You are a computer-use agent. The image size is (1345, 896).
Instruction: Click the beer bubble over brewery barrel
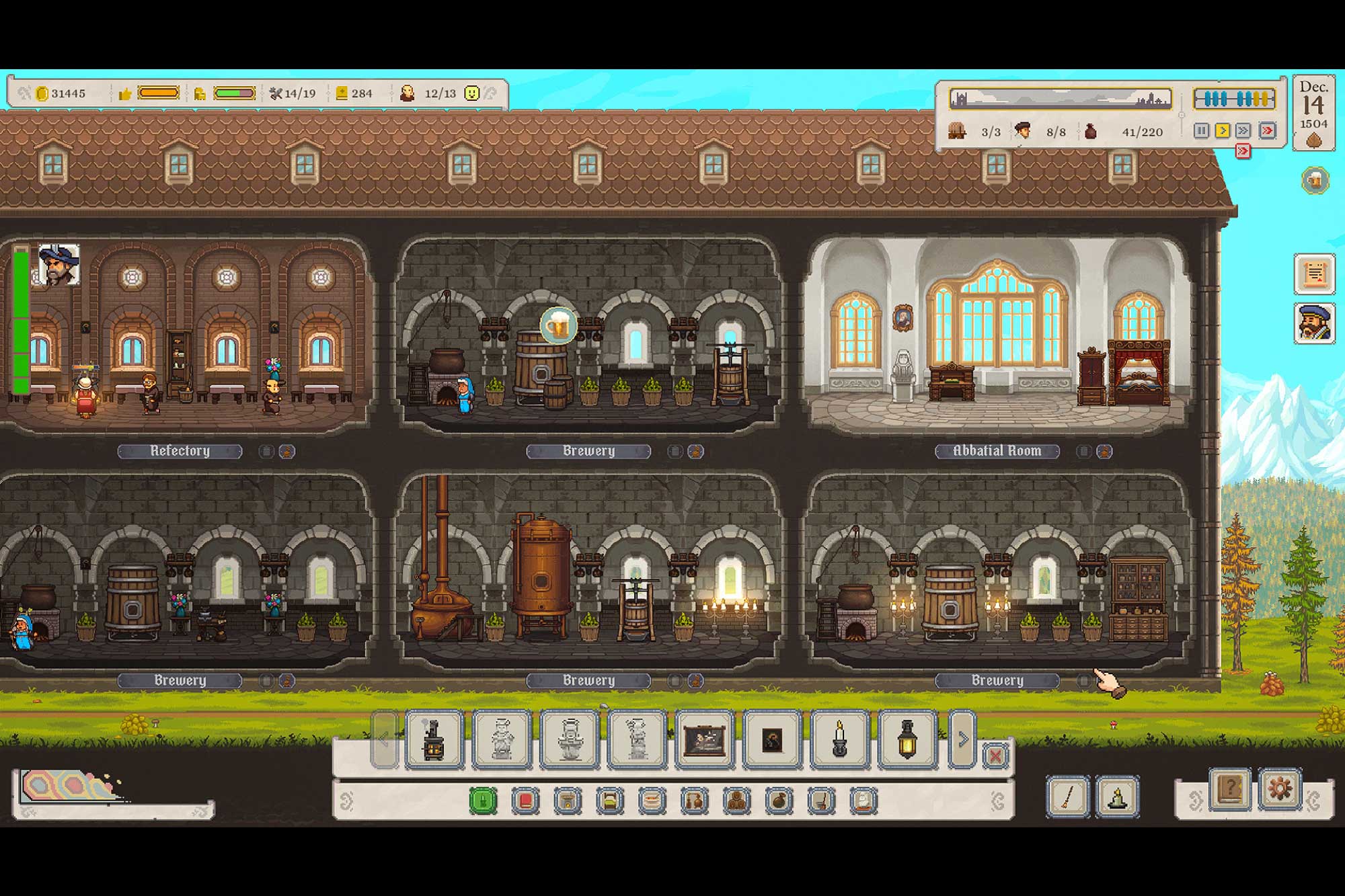point(558,327)
